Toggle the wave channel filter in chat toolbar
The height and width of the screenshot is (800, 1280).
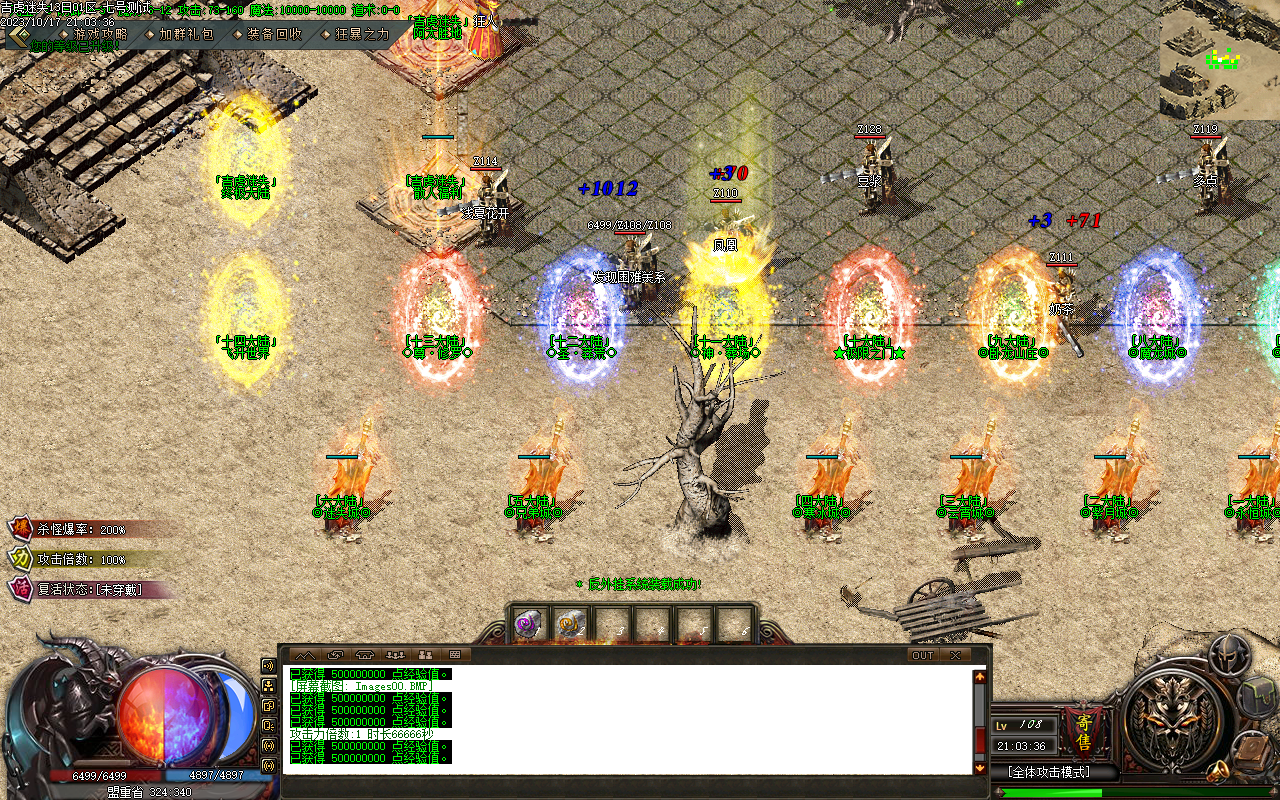tap(306, 655)
